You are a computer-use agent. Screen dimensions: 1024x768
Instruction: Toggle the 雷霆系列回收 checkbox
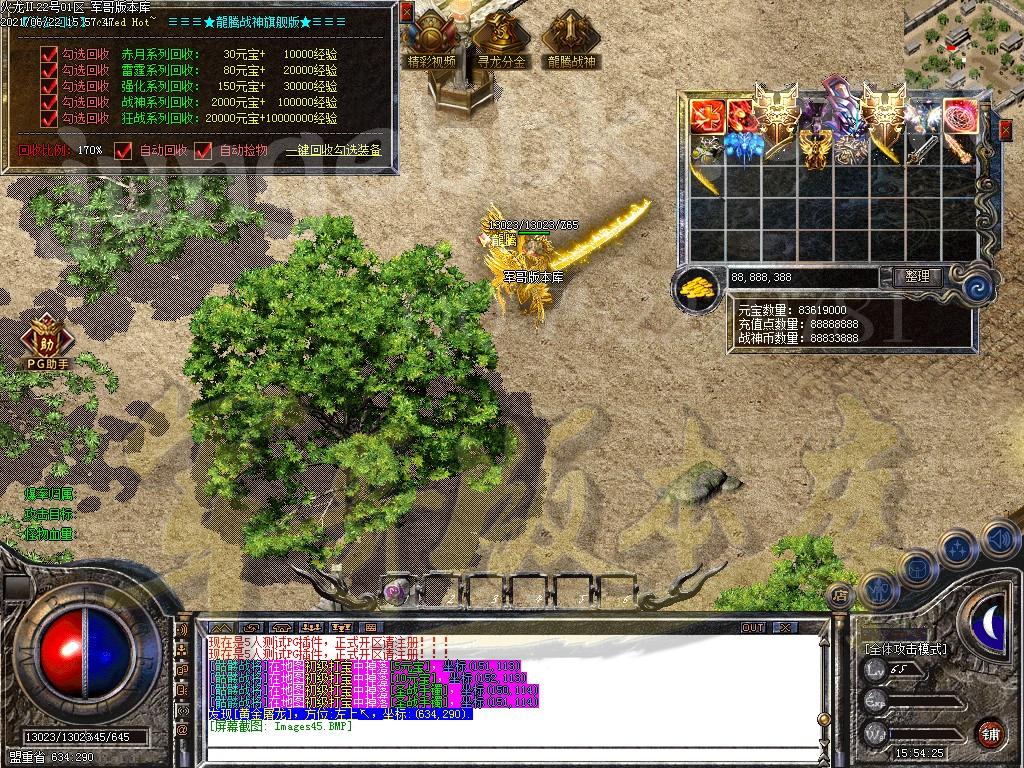[x=49, y=70]
